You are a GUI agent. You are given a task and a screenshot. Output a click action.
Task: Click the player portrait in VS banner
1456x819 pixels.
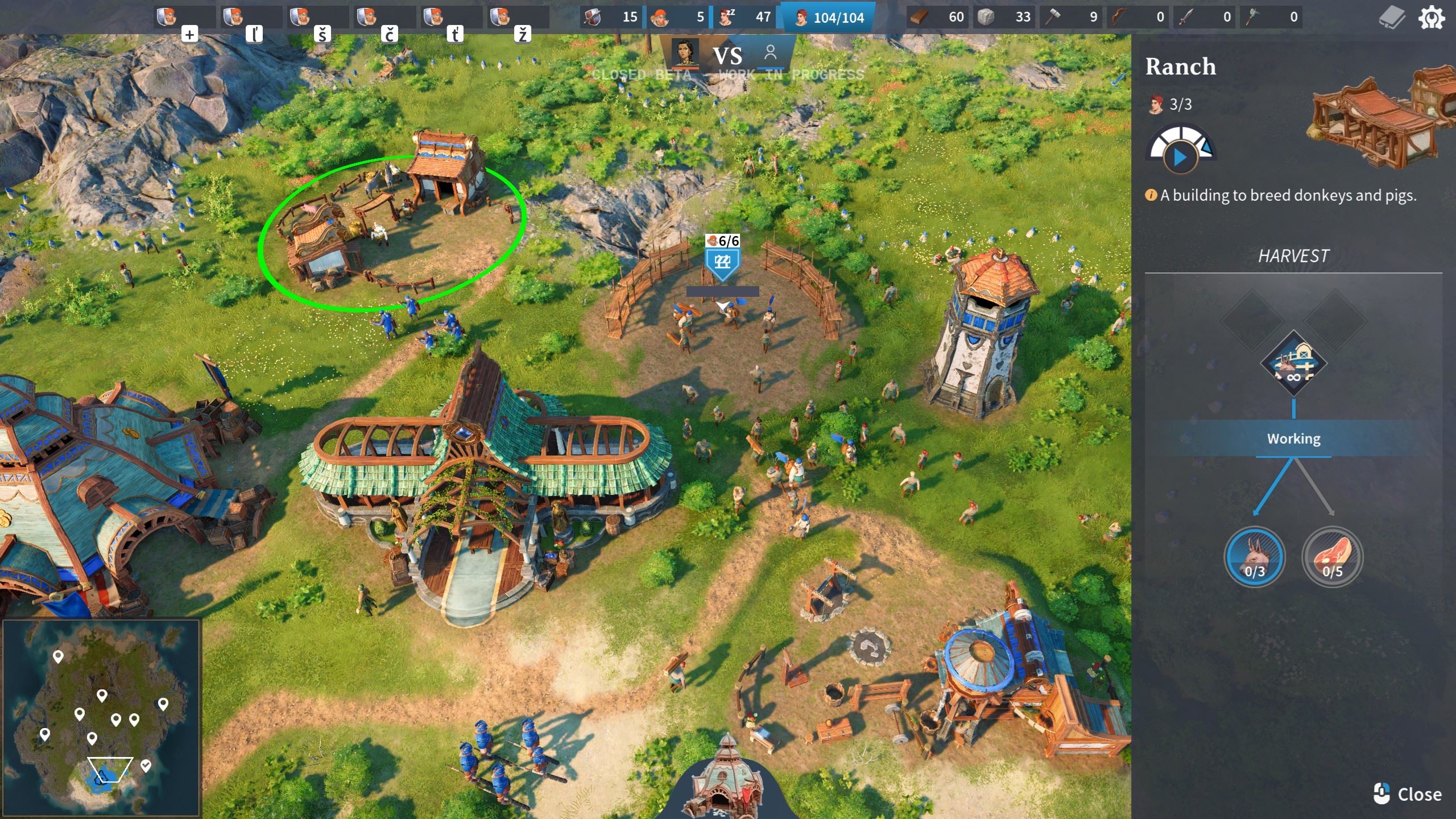point(685,53)
